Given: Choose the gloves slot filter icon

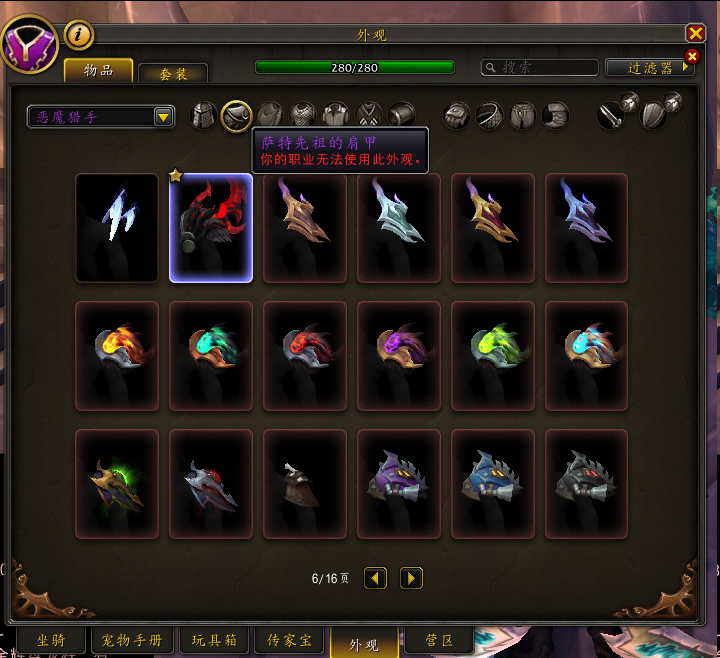Looking at the screenshot, I should pos(457,115).
